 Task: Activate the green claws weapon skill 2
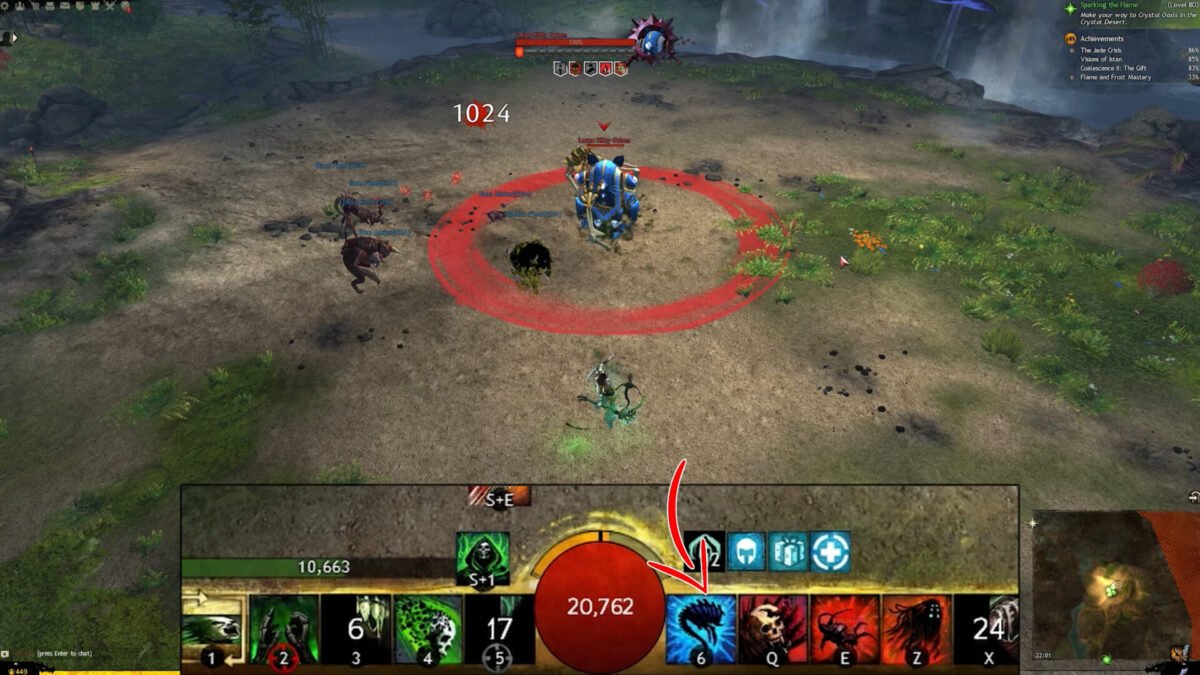click(x=284, y=628)
